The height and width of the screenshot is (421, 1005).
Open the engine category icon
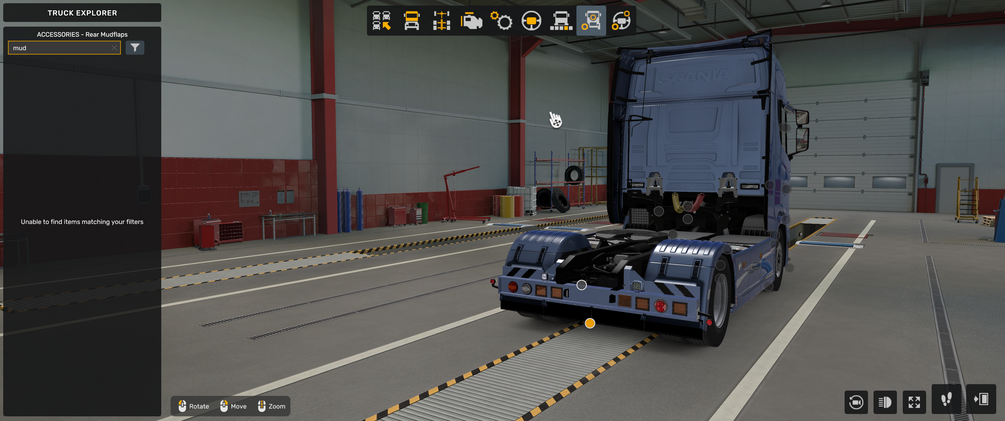(471, 21)
